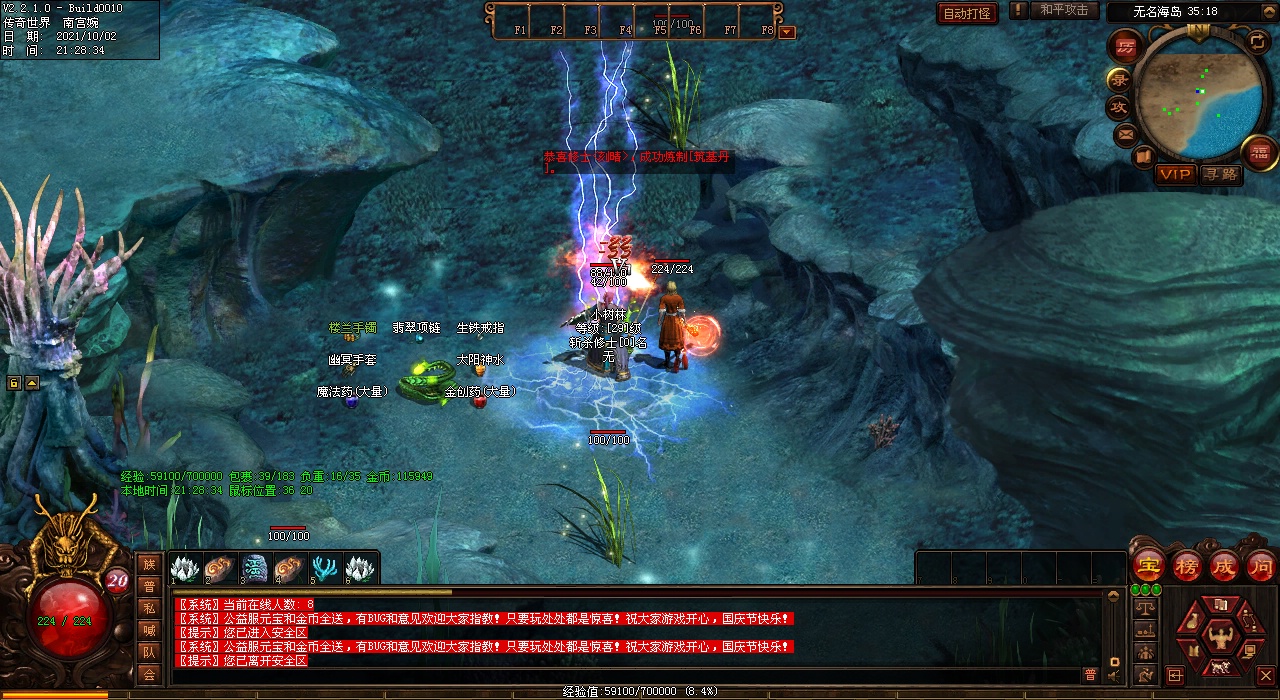Use the blue rune stone in slot 3
Screen dimensions: 1280x700
254,569
